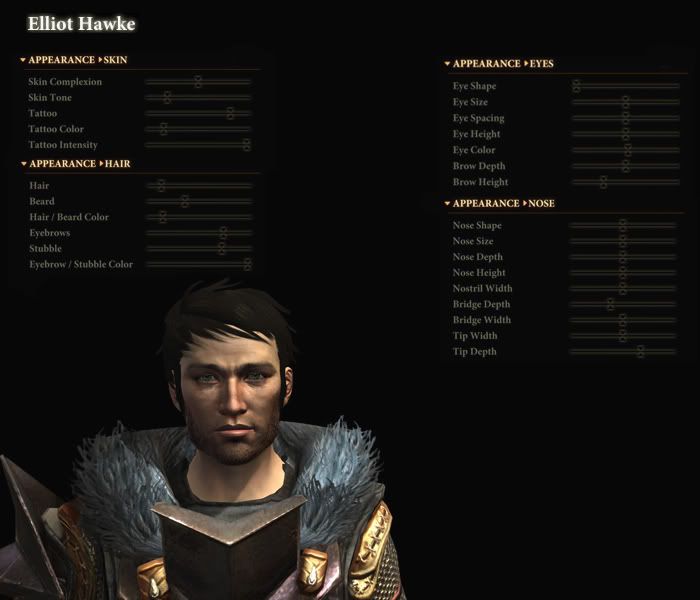Adjust the Eyebrow / Stubble Color slider
This screenshot has height=600, width=700.
247,264
